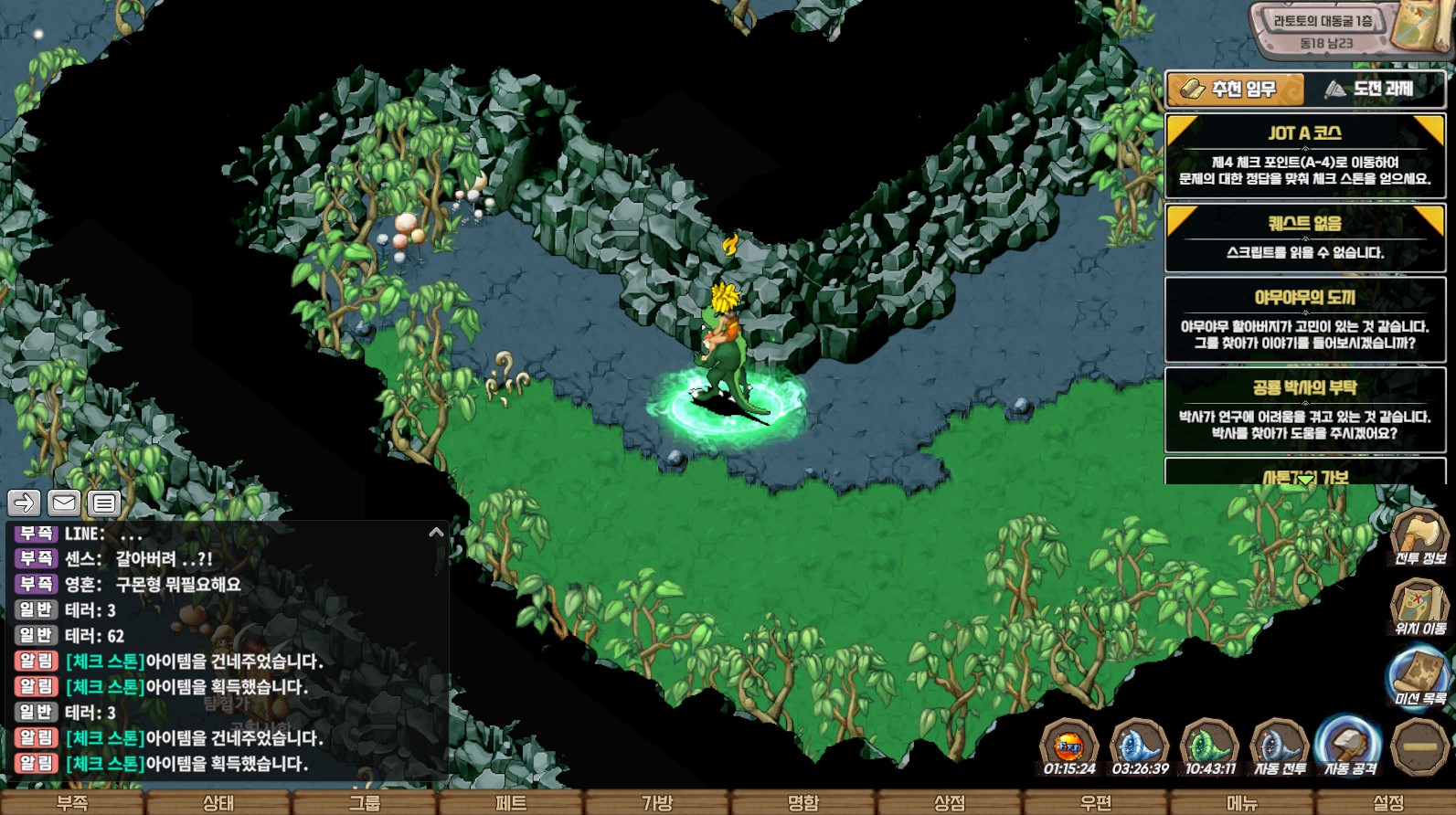Screen dimensions: 1456x815
Task: Open the 페트 pet menu
Action: tap(511, 803)
